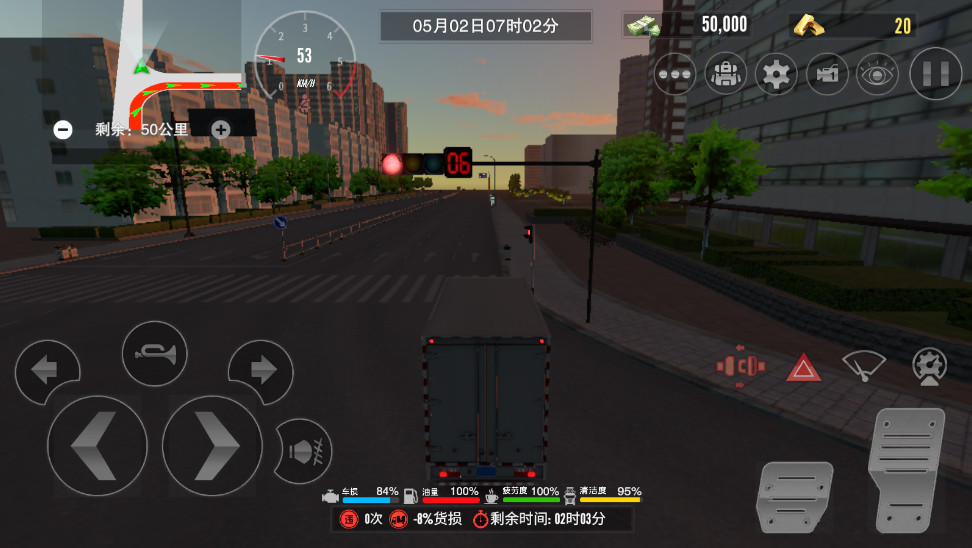
Task: Toggle the eye view button
Action: coord(878,73)
